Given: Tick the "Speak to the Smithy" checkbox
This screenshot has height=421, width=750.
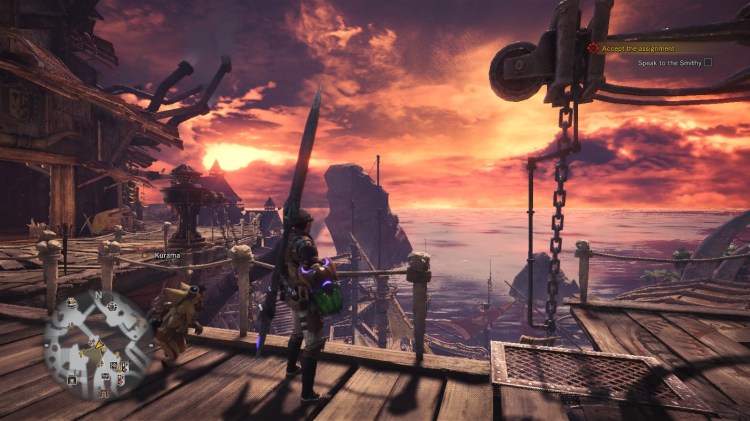Looking at the screenshot, I should point(708,62).
